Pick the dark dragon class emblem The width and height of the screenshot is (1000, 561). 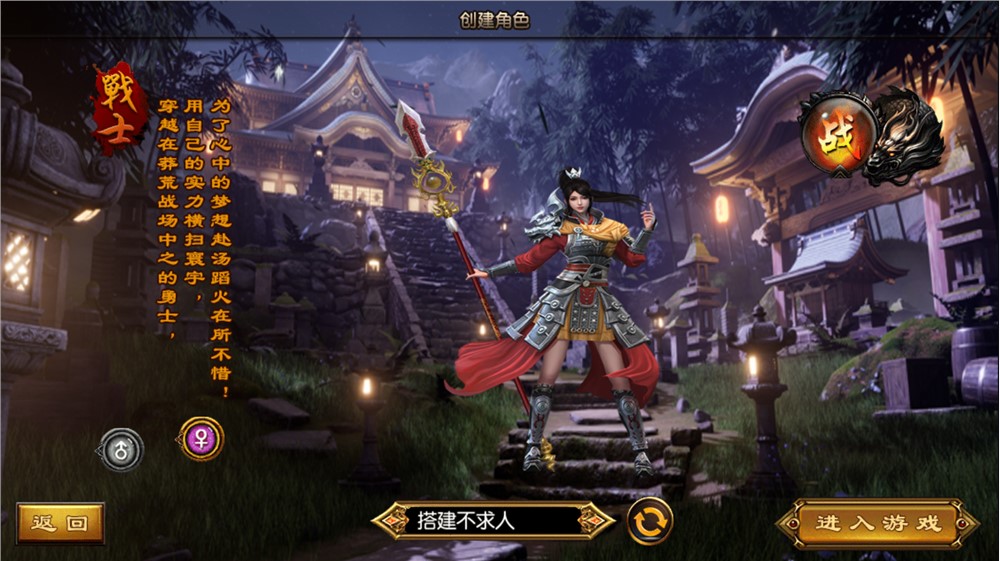click(x=903, y=136)
